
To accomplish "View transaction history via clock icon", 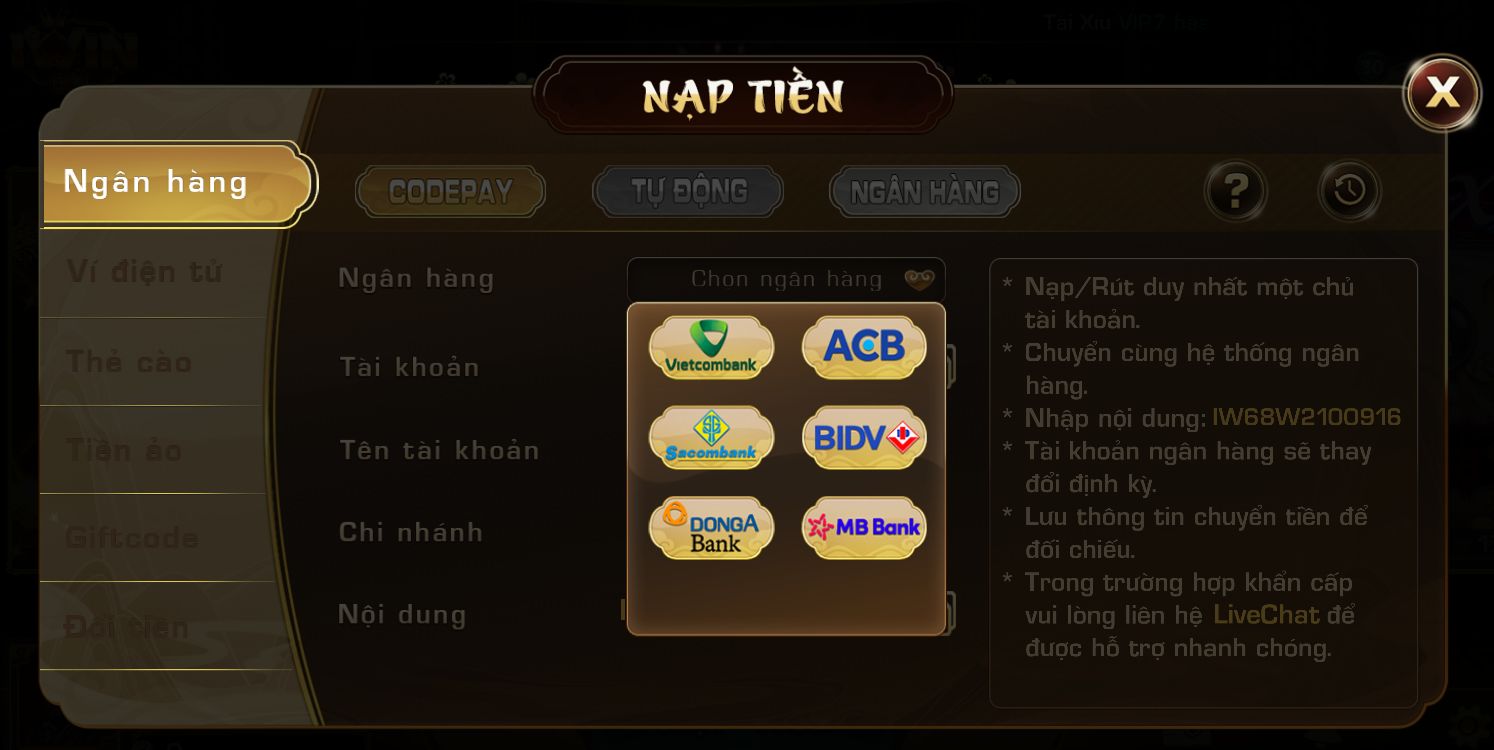I will click(1349, 190).
